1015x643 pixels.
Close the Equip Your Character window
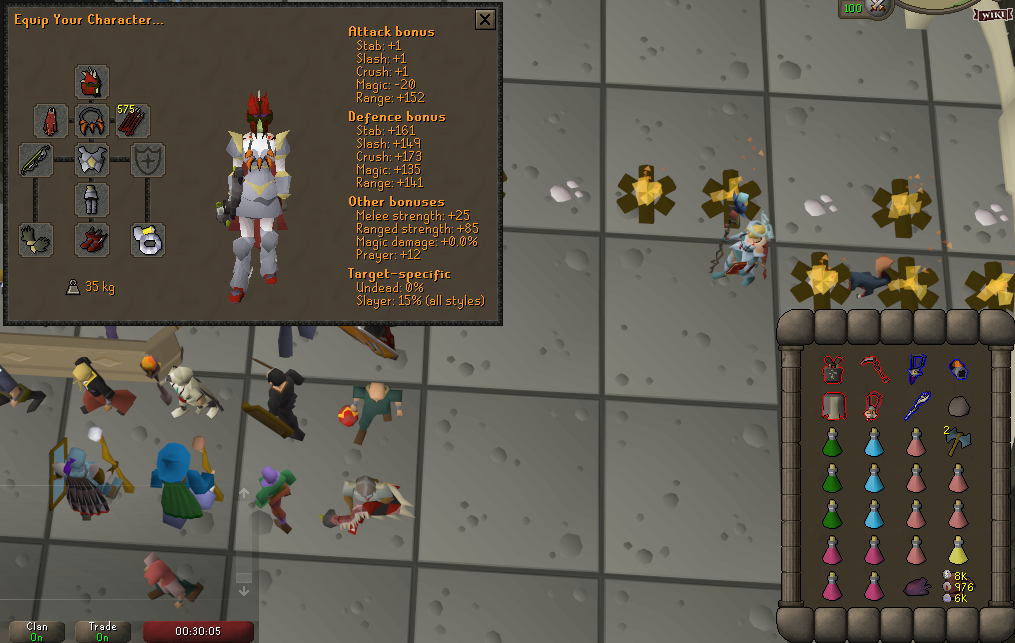[x=485, y=19]
